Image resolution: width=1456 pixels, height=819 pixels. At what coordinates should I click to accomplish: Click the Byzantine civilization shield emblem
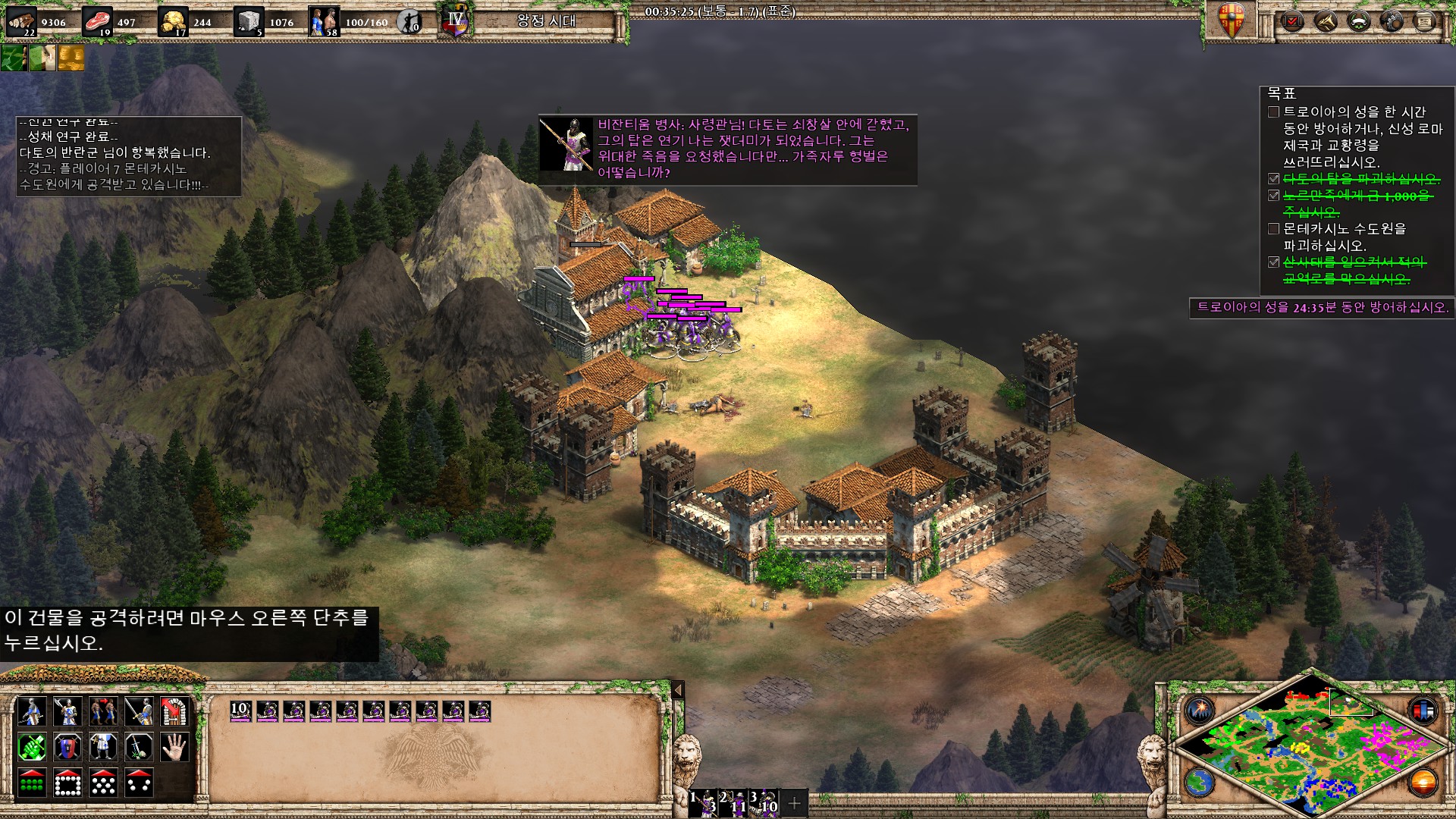[1232, 21]
